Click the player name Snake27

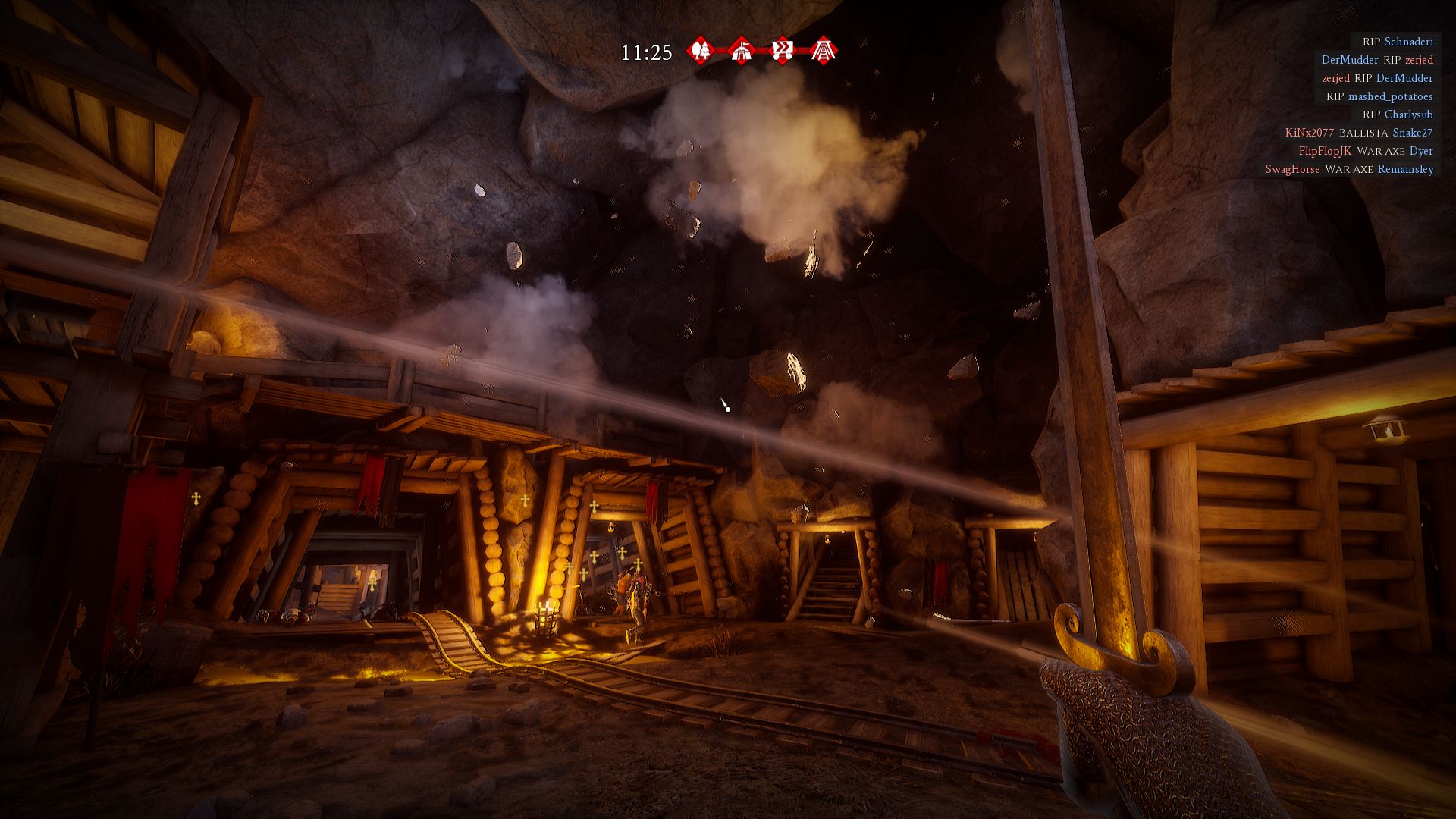[x=1412, y=133]
